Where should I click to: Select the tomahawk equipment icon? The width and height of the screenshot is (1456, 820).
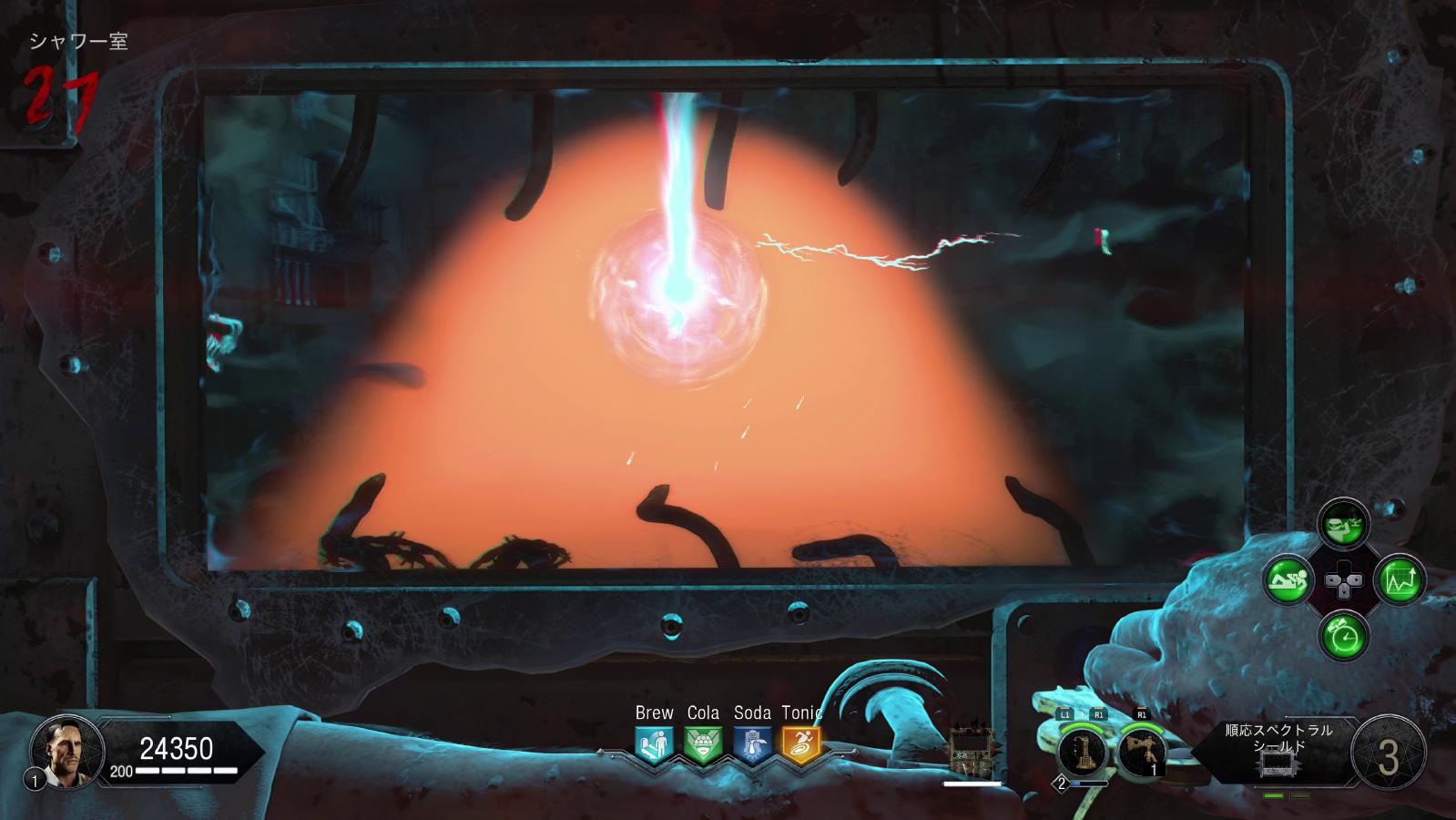coord(1141,753)
